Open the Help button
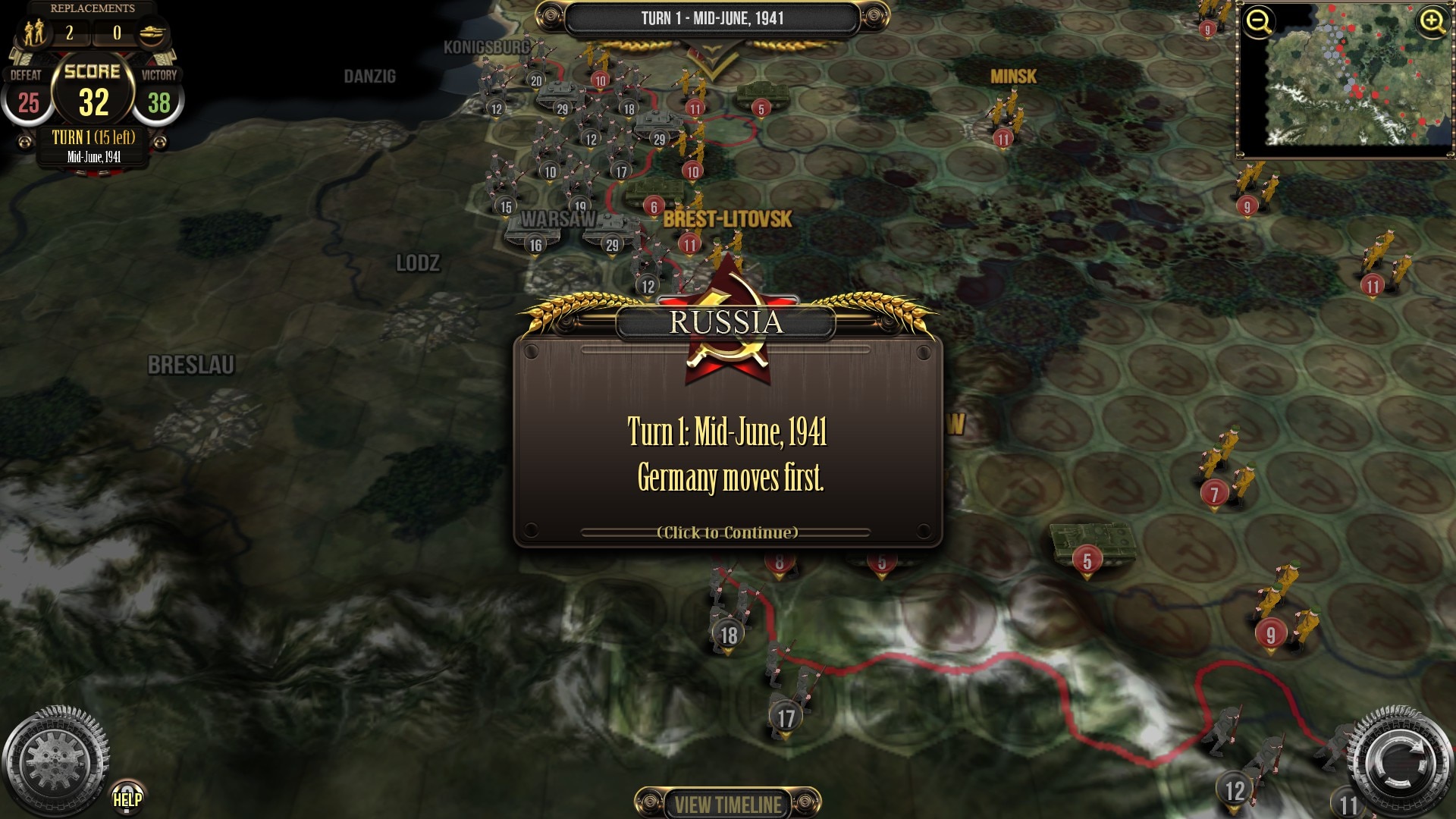 tap(127, 798)
